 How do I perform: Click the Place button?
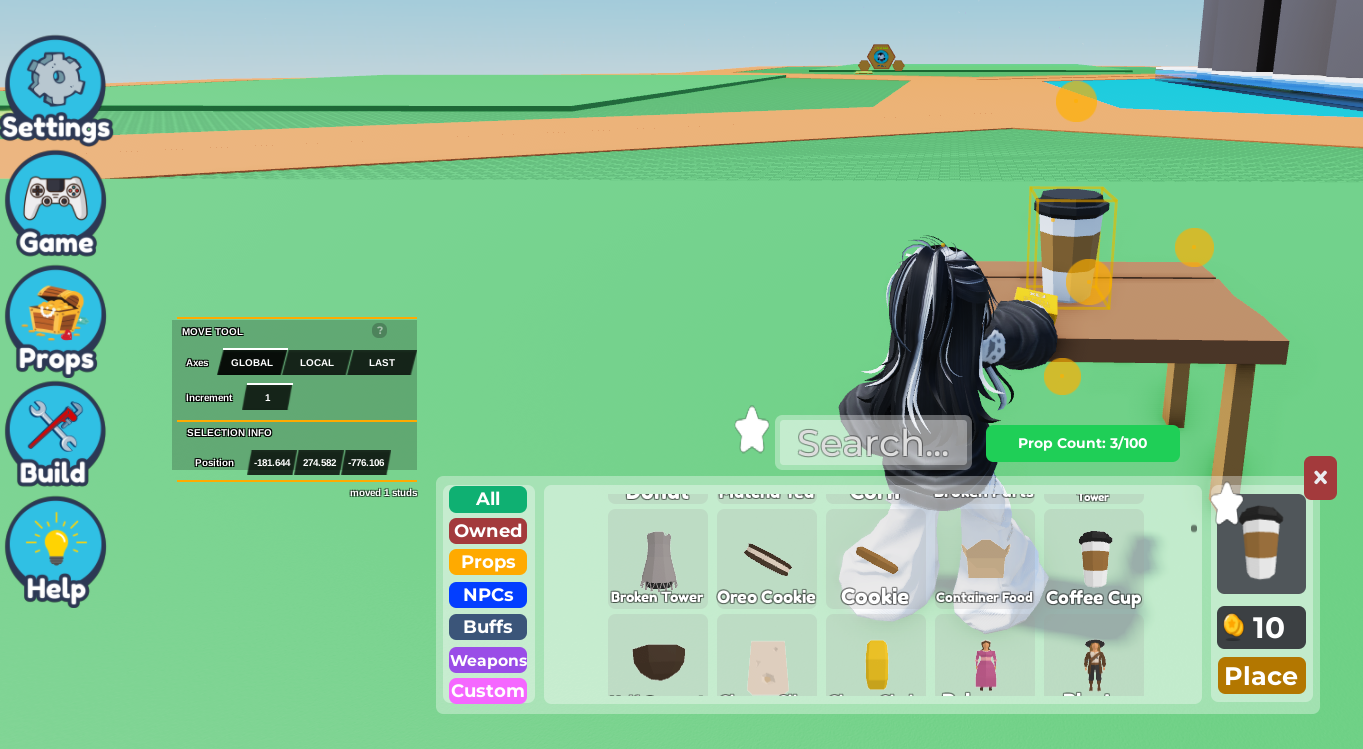1260,676
